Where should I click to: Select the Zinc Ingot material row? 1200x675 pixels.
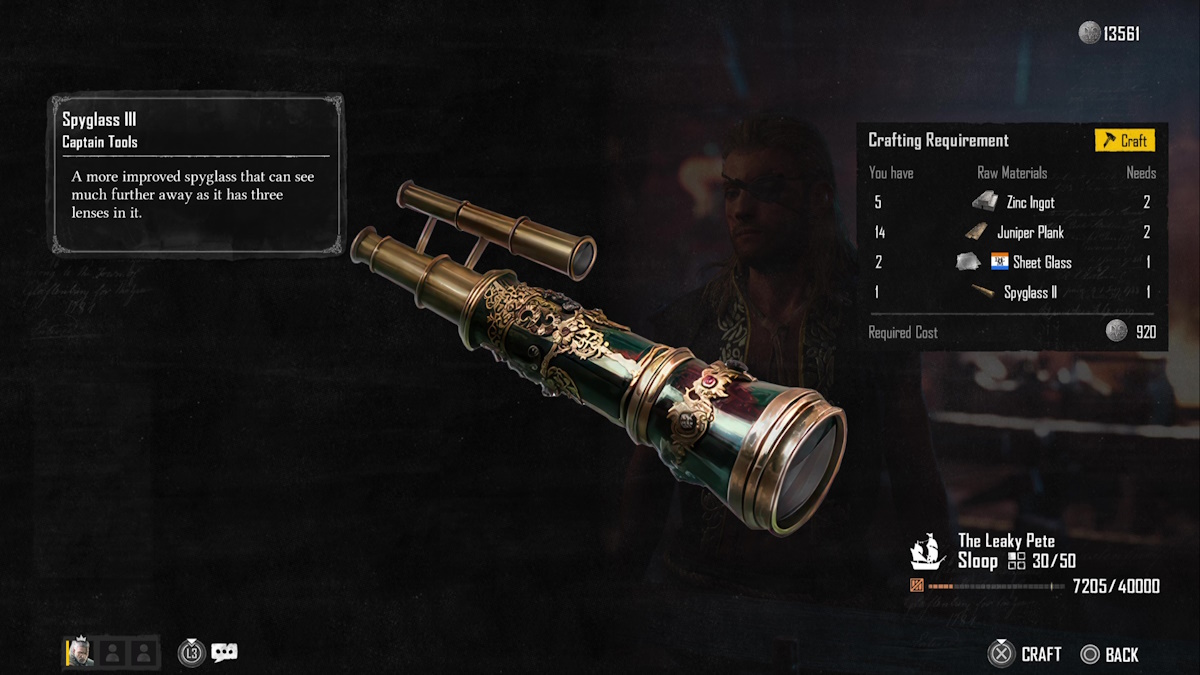(1013, 203)
